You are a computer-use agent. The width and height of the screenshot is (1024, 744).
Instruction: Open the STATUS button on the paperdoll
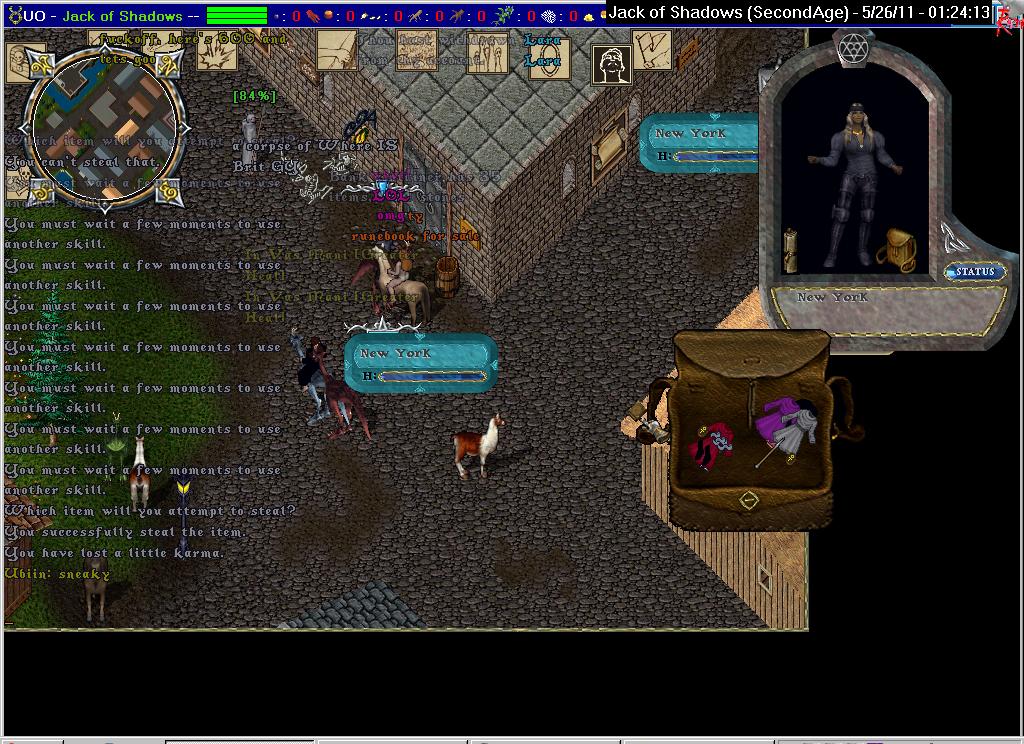click(x=975, y=271)
